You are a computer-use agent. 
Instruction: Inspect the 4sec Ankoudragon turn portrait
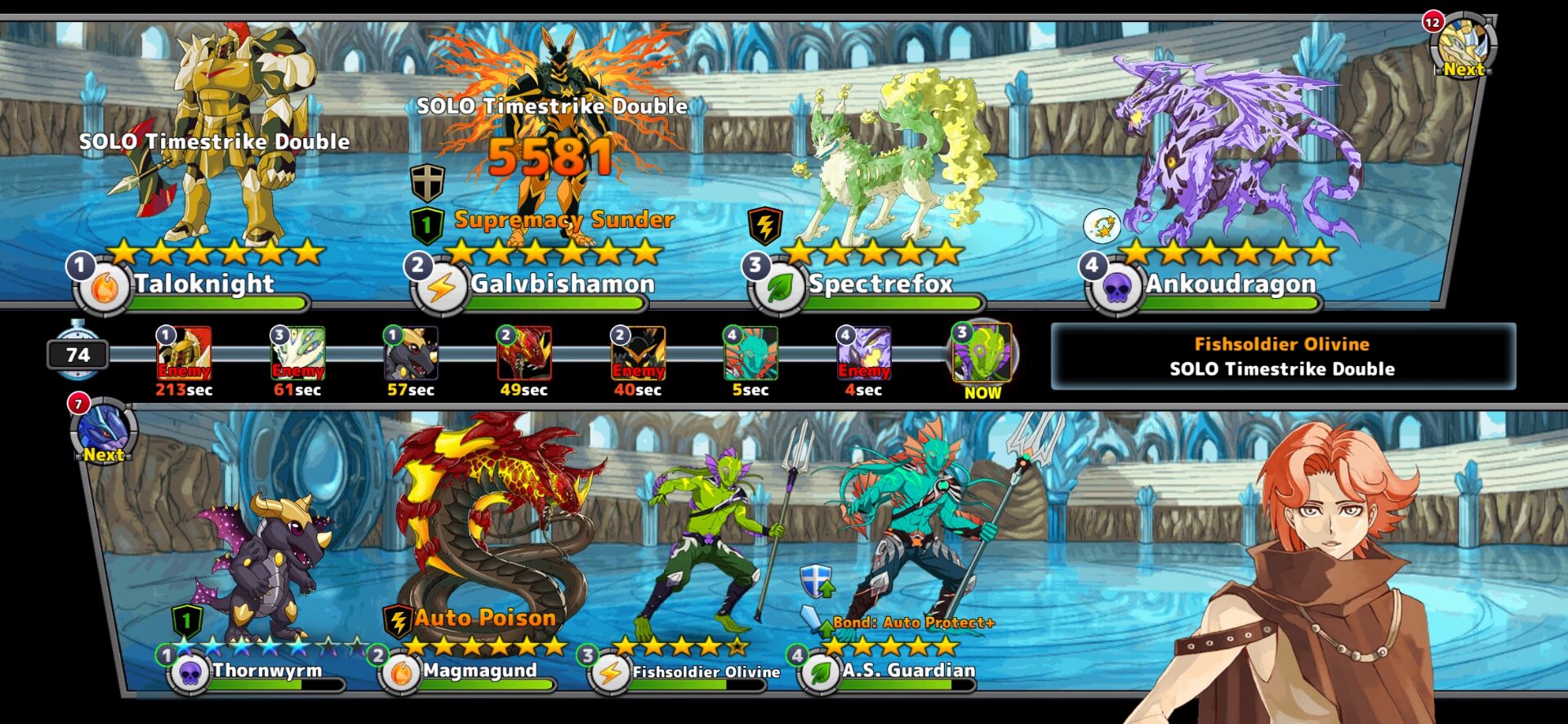click(x=864, y=354)
